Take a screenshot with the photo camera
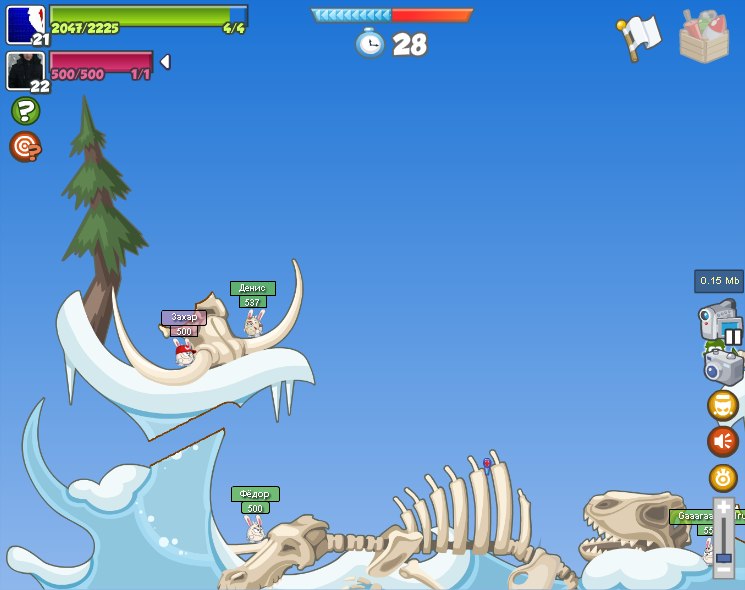The image size is (745, 590). 723,367
